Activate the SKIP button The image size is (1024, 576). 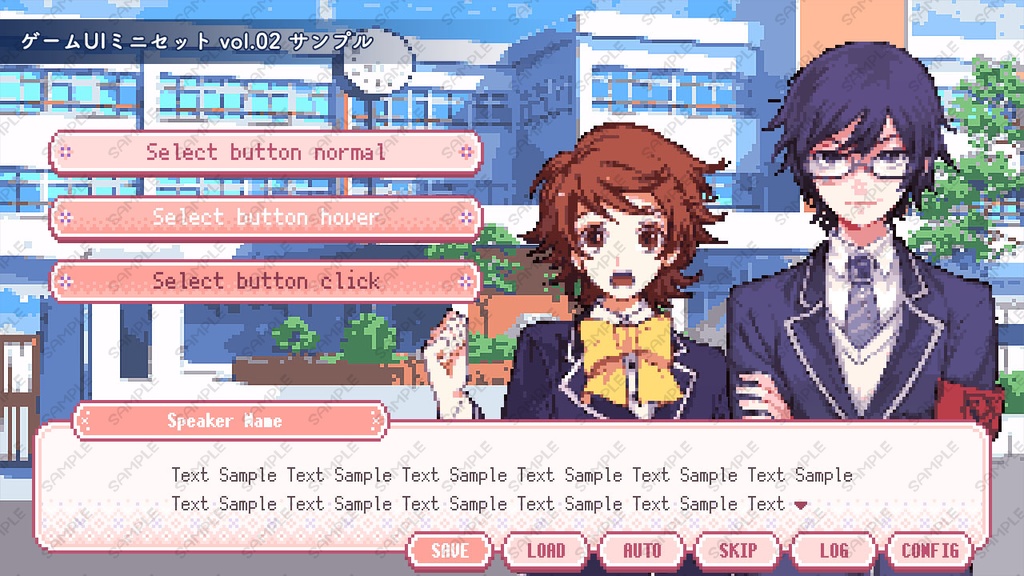738,550
